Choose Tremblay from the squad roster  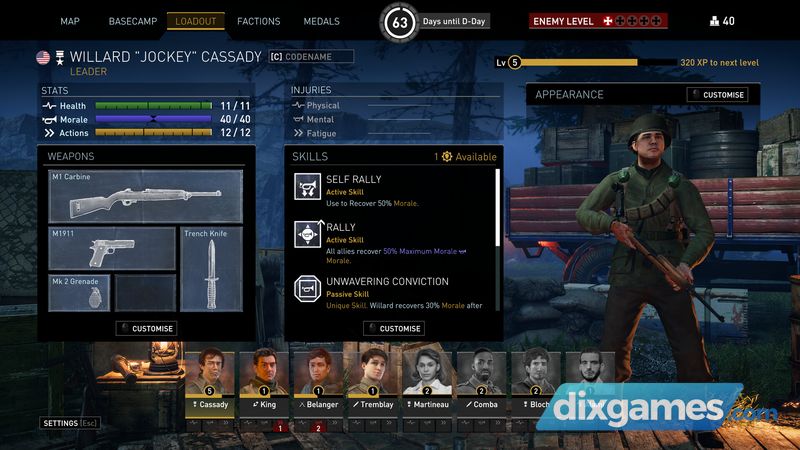pos(376,377)
